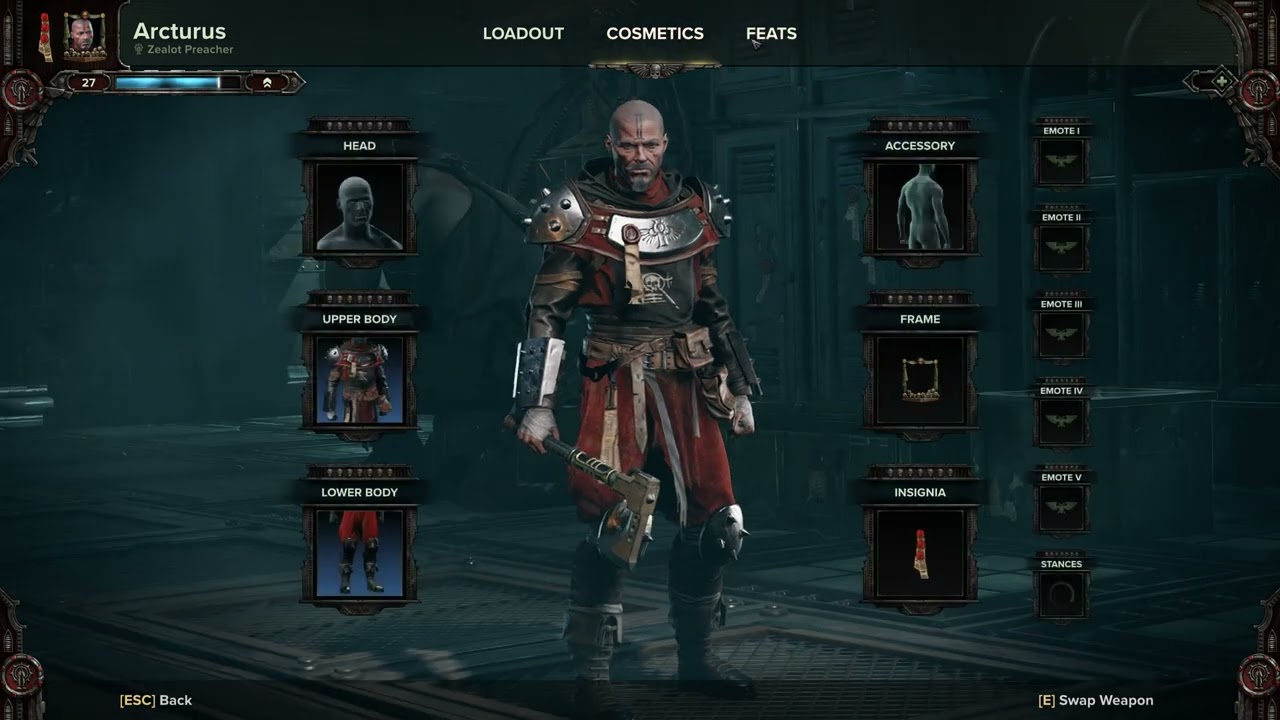This screenshot has height=720, width=1280.
Task: Click the Back button
Action: (156, 700)
